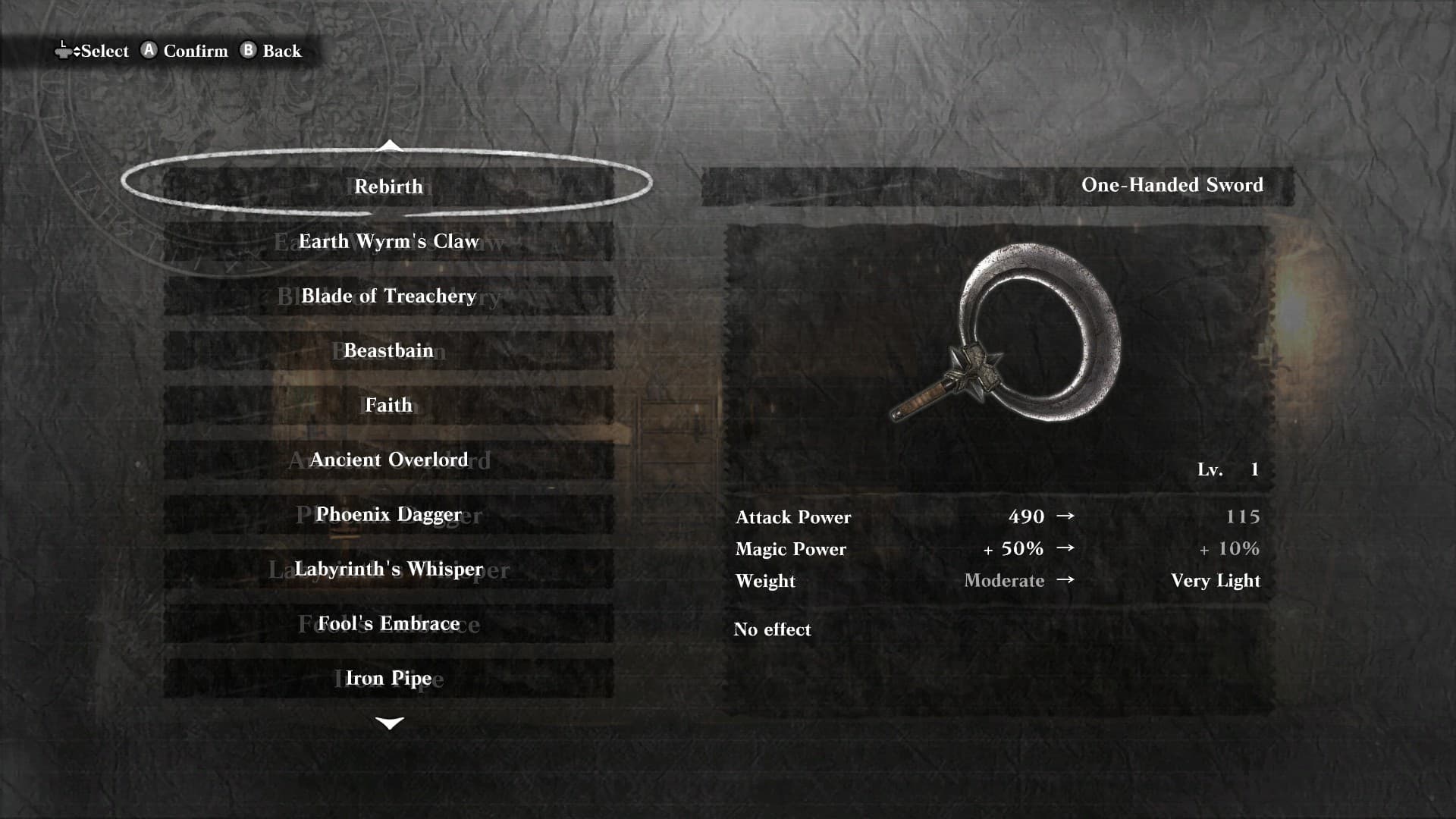Pick the Iron Pipe entry
Viewport: 1456px width, 819px height.
tap(388, 678)
